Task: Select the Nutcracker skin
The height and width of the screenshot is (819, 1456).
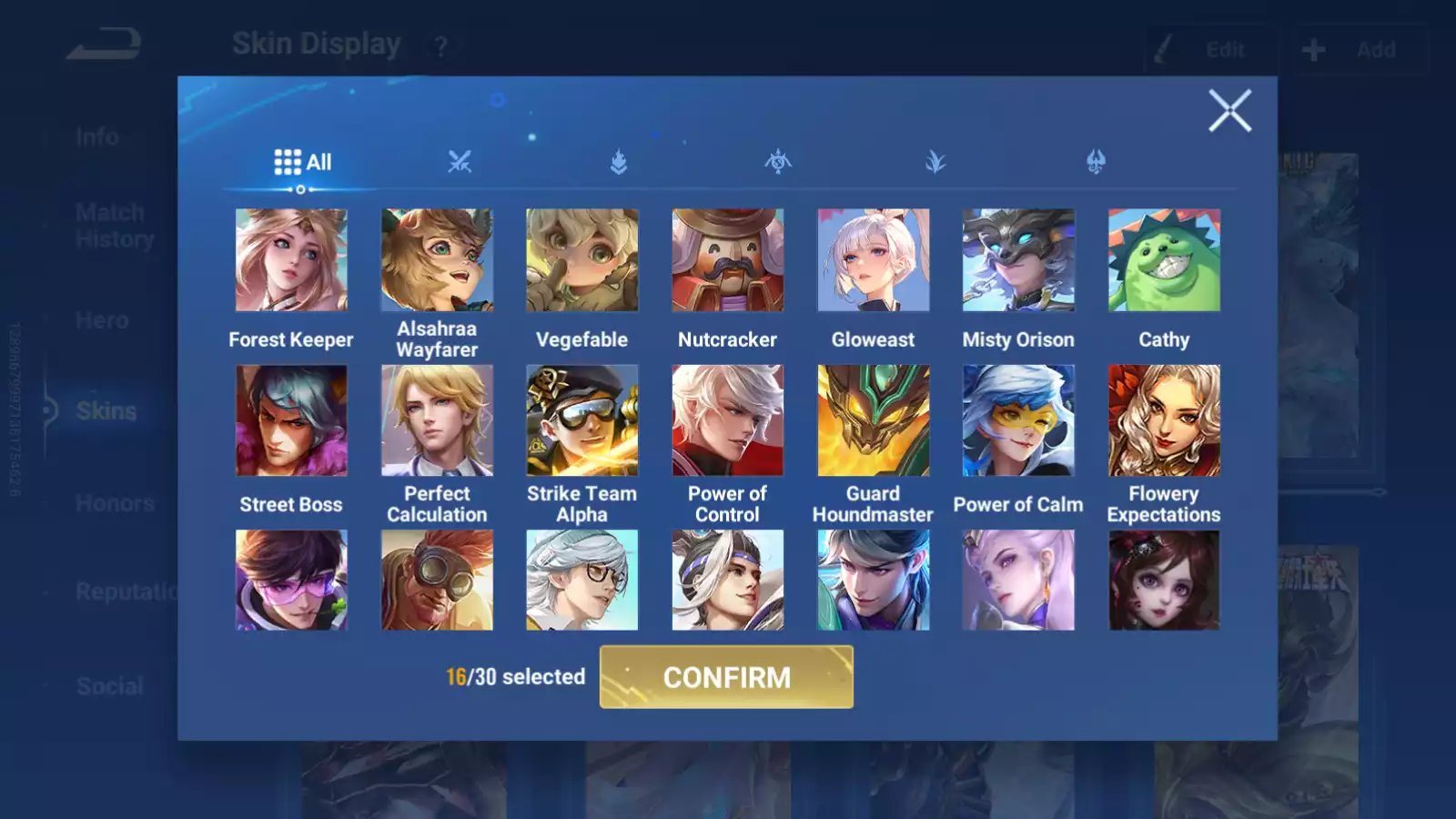Action: (x=727, y=260)
